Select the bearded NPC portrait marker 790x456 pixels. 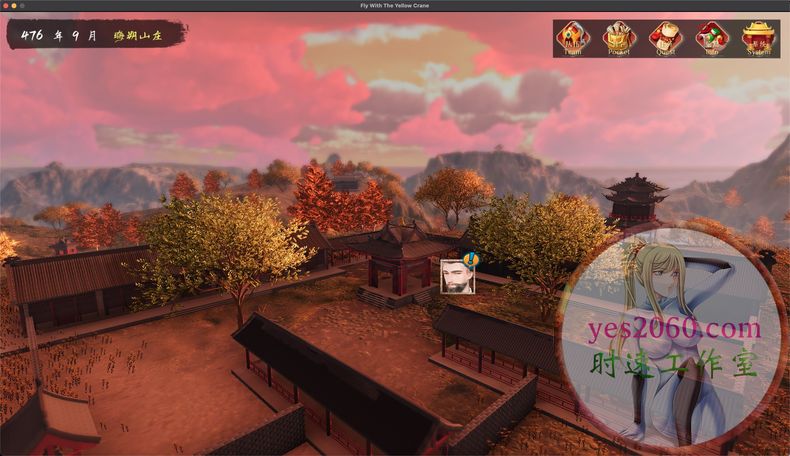click(x=455, y=275)
